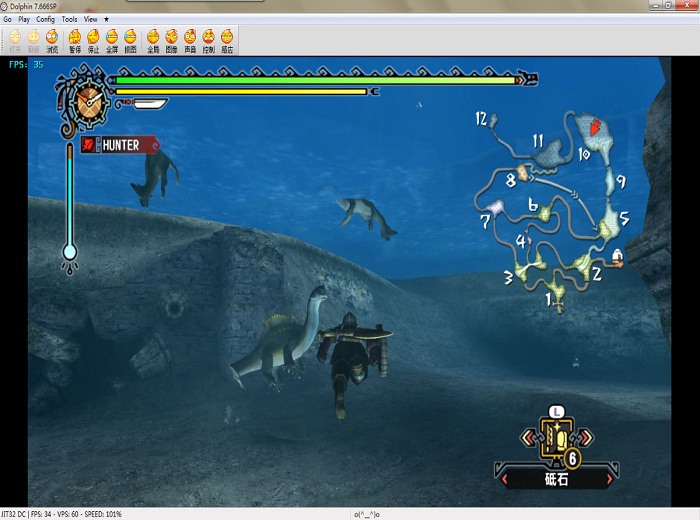The height and width of the screenshot is (520, 700).
Task: Open the View menu
Action: coord(90,19)
